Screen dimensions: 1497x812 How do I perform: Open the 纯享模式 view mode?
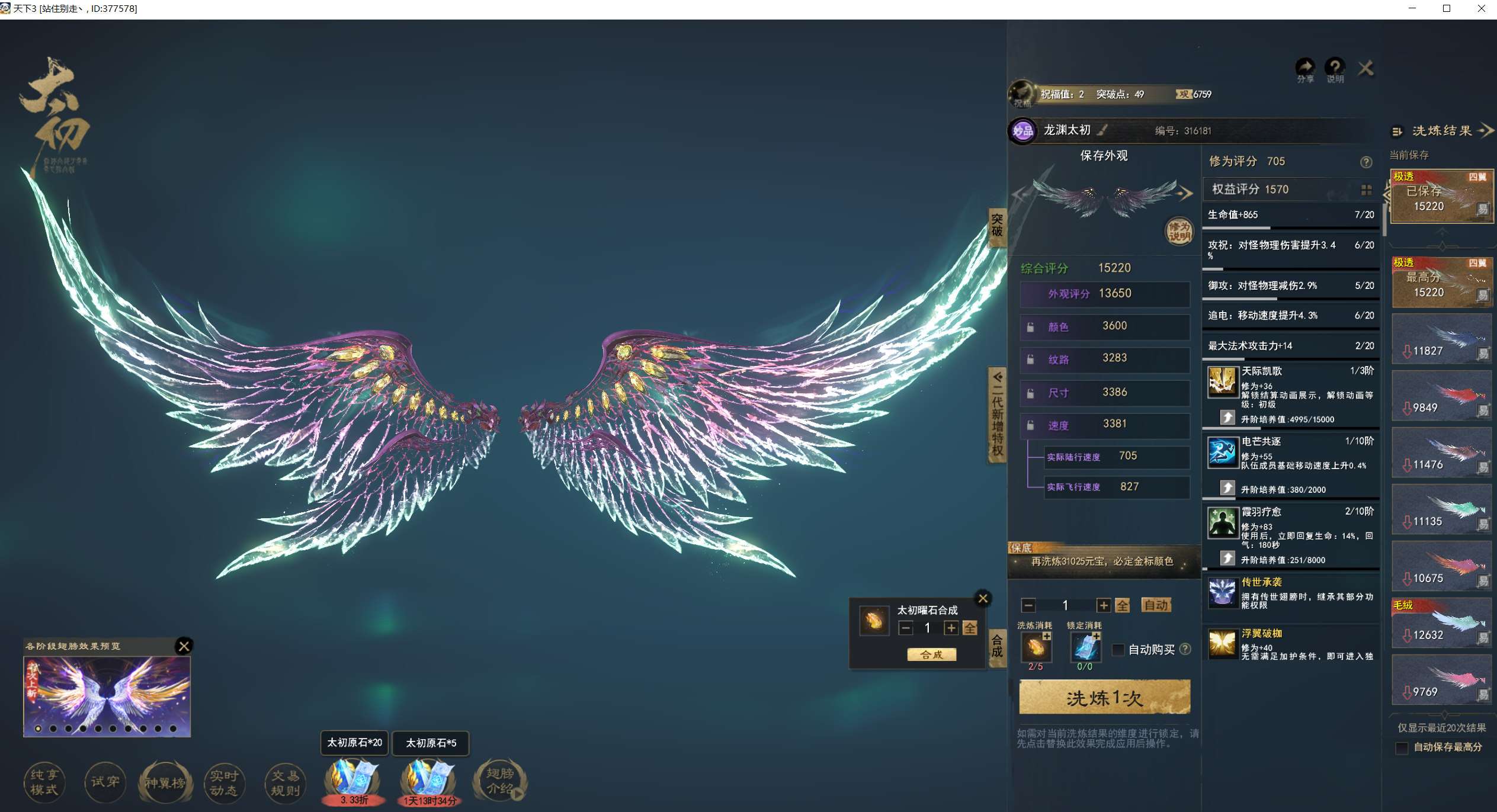point(44,782)
